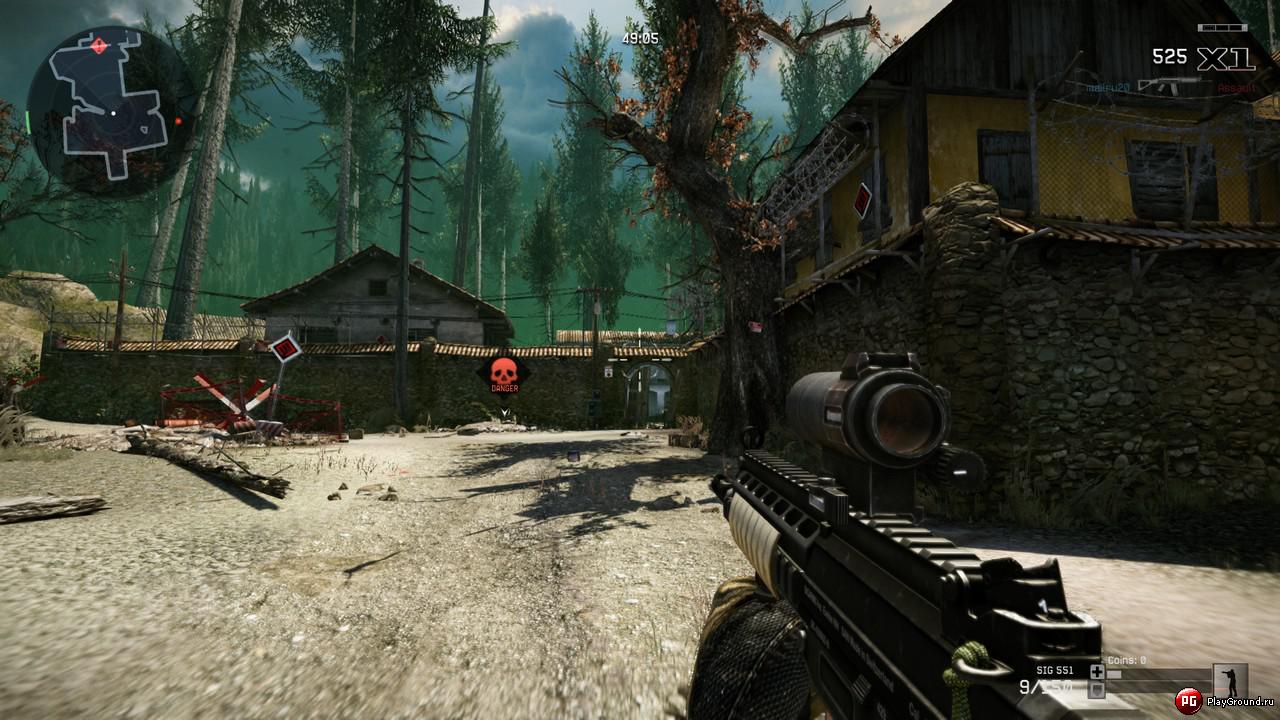Click the grenade slot indicator near top right
Viewport: 1280px width, 720px height.
pos(1222,27)
